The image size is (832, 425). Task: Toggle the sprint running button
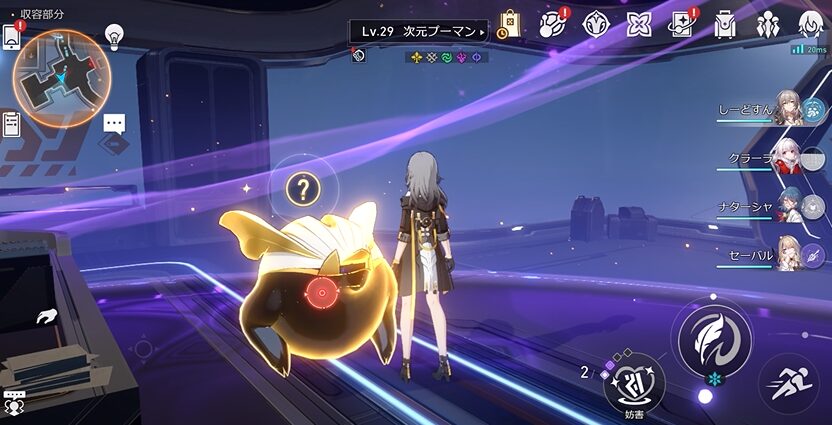[788, 386]
